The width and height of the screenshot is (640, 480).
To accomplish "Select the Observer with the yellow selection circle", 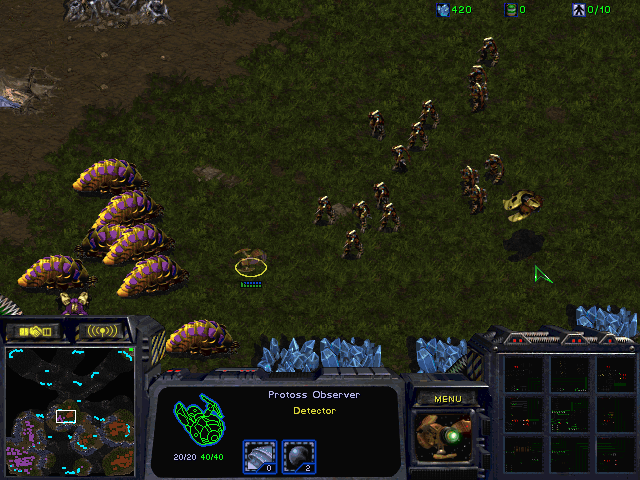I will (250, 262).
